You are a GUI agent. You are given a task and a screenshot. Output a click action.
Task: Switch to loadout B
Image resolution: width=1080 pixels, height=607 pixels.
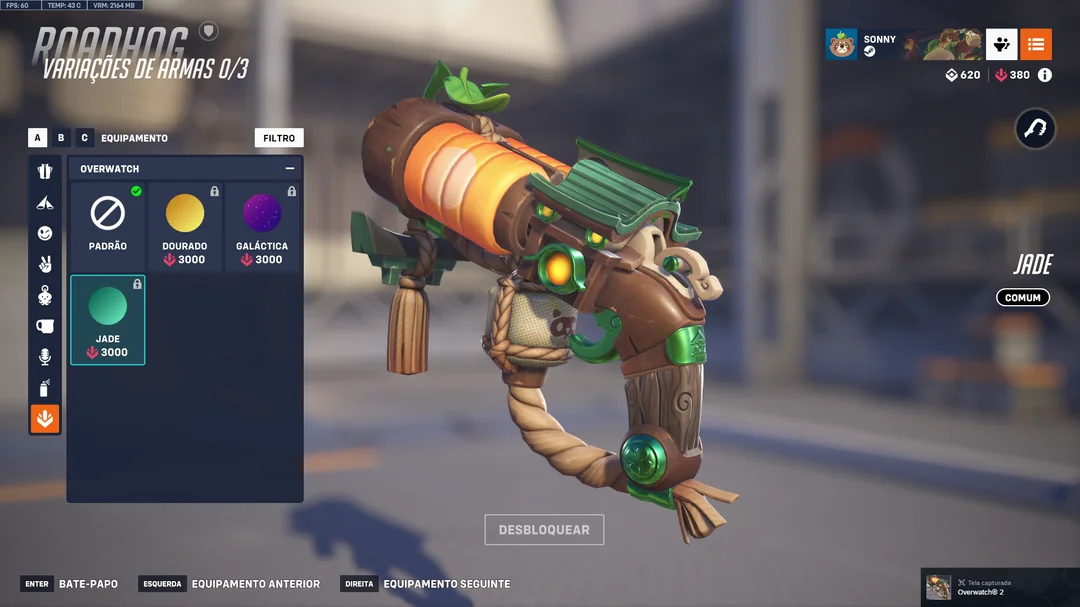(x=61, y=138)
